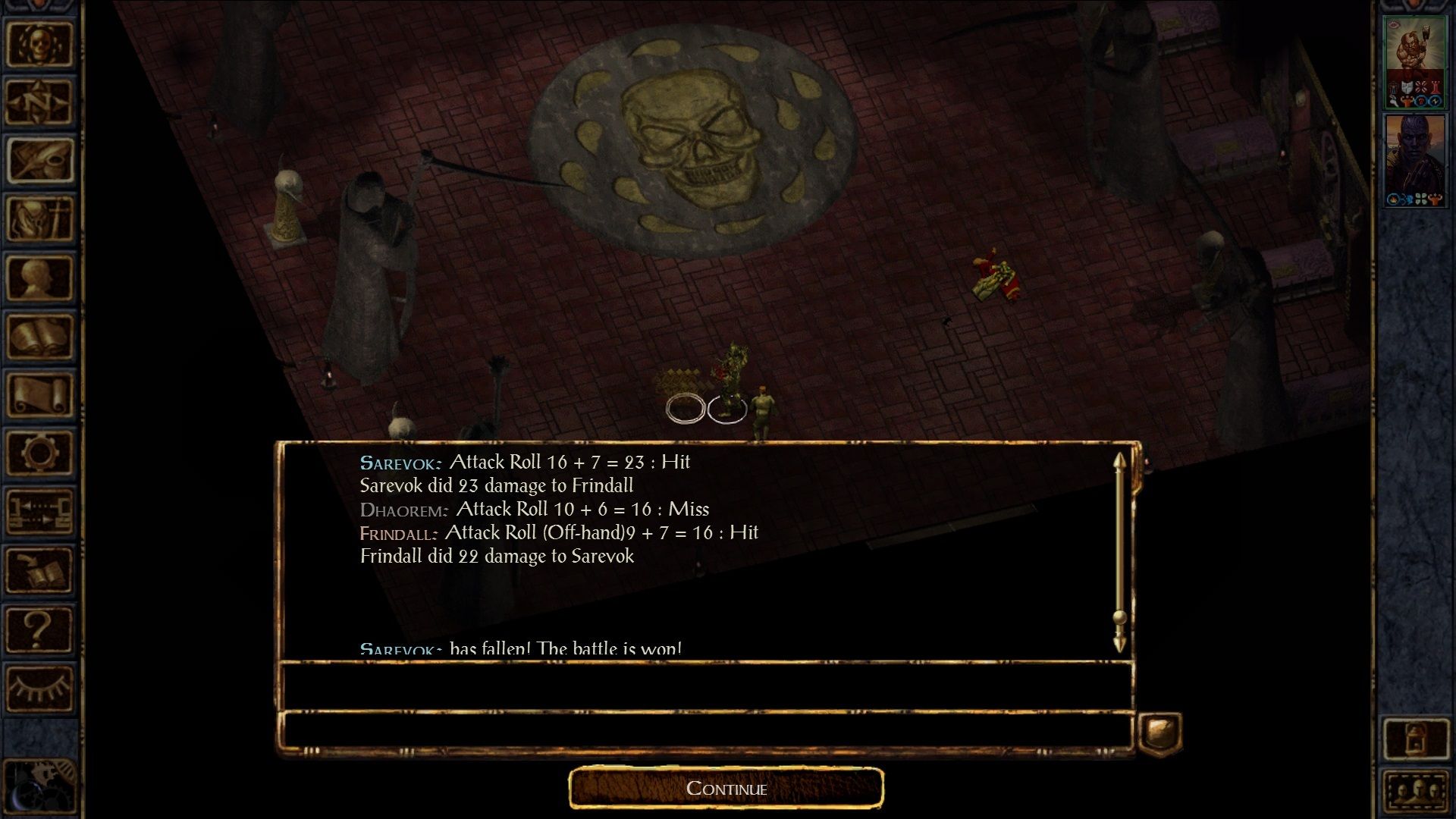Select the blue-skinned character portrait
Image resolution: width=1456 pixels, height=819 pixels.
pos(1414,159)
